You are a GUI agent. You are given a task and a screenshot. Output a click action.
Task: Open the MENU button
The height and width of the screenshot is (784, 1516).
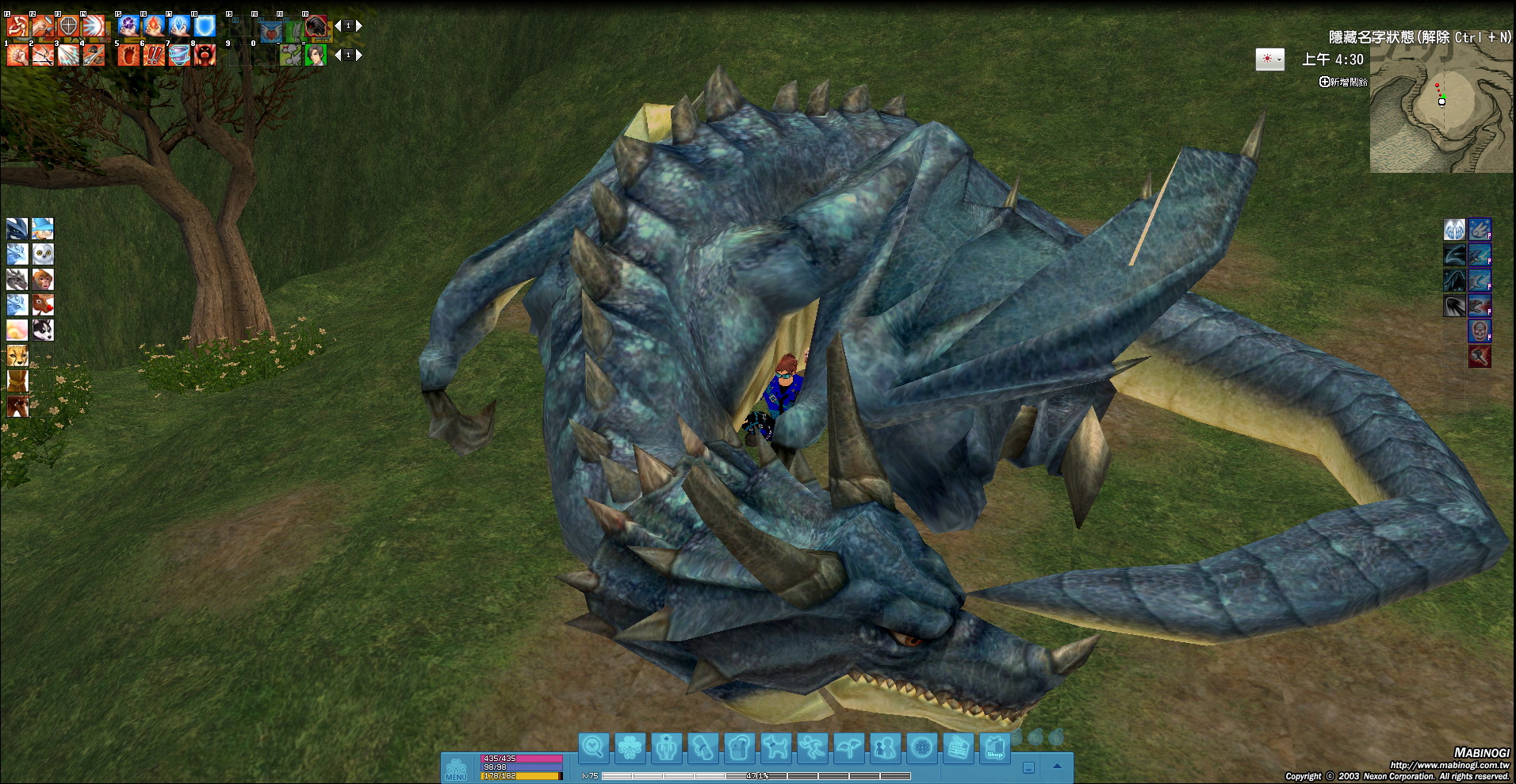[x=457, y=770]
